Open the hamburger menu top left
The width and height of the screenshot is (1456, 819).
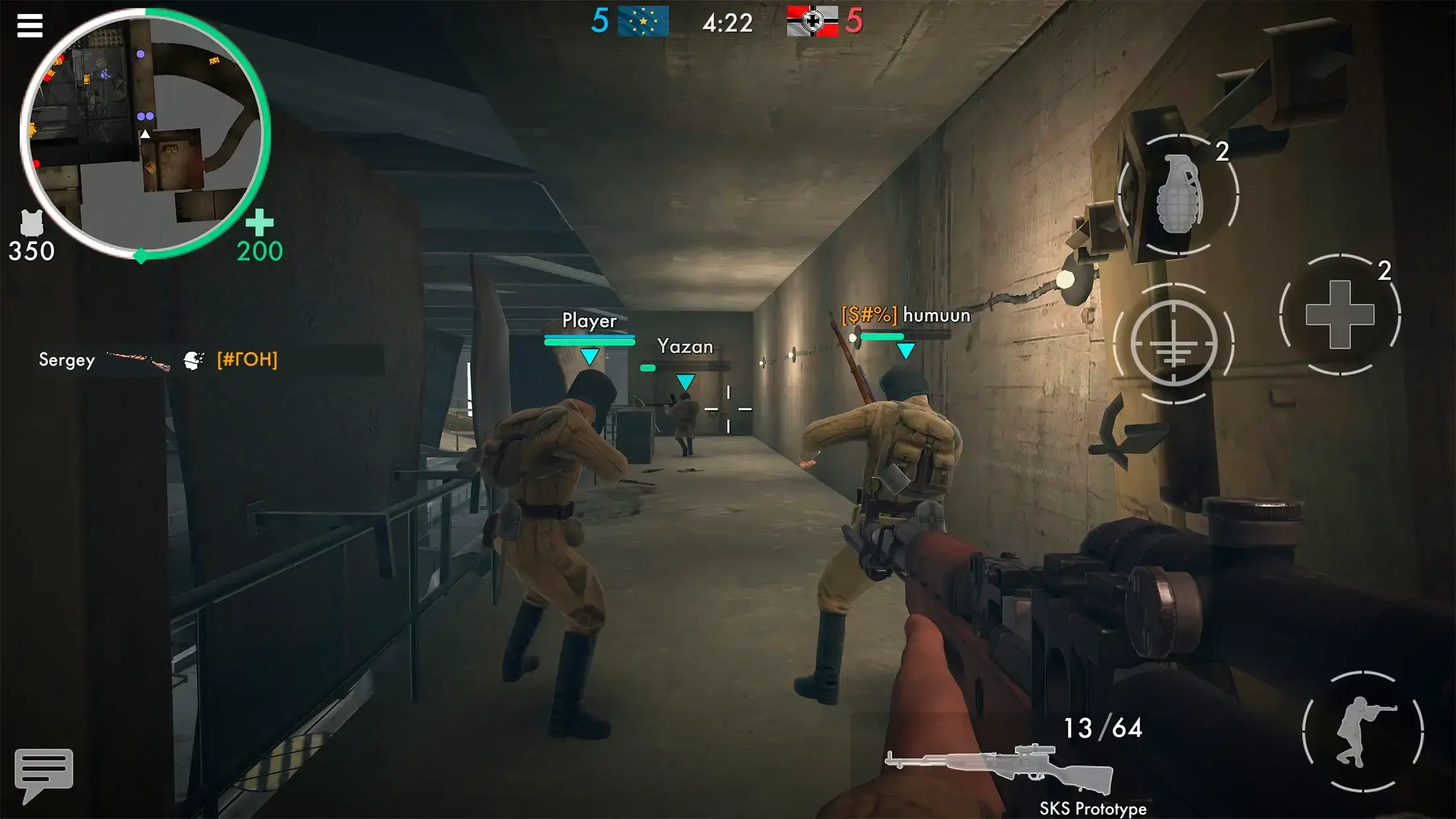click(x=29, y=24)
